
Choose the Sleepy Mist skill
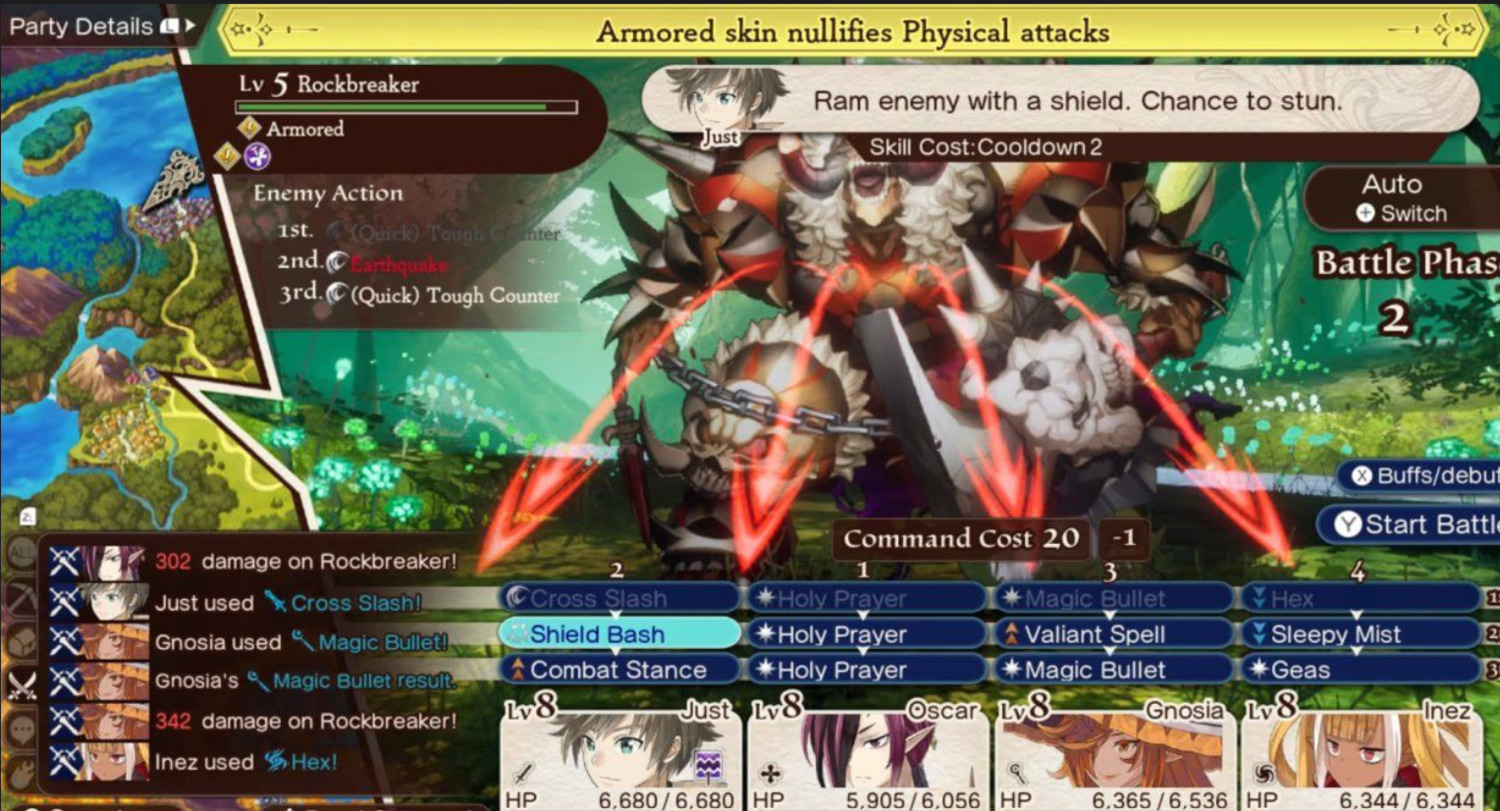[1360, 634]
